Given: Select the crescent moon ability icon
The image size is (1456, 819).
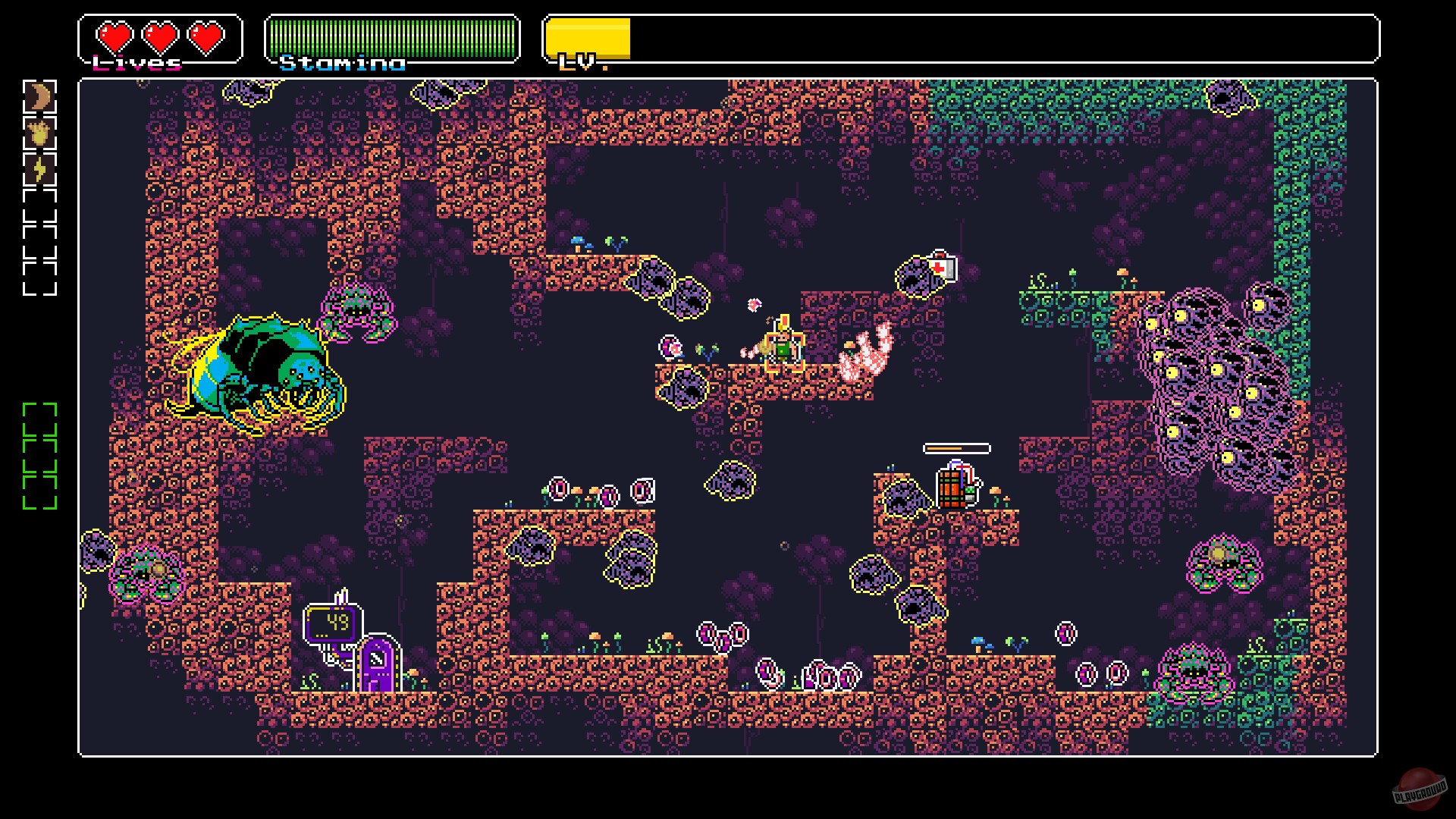Looking at the screenshot, I should pyautogui.click(x=40, y=97).
